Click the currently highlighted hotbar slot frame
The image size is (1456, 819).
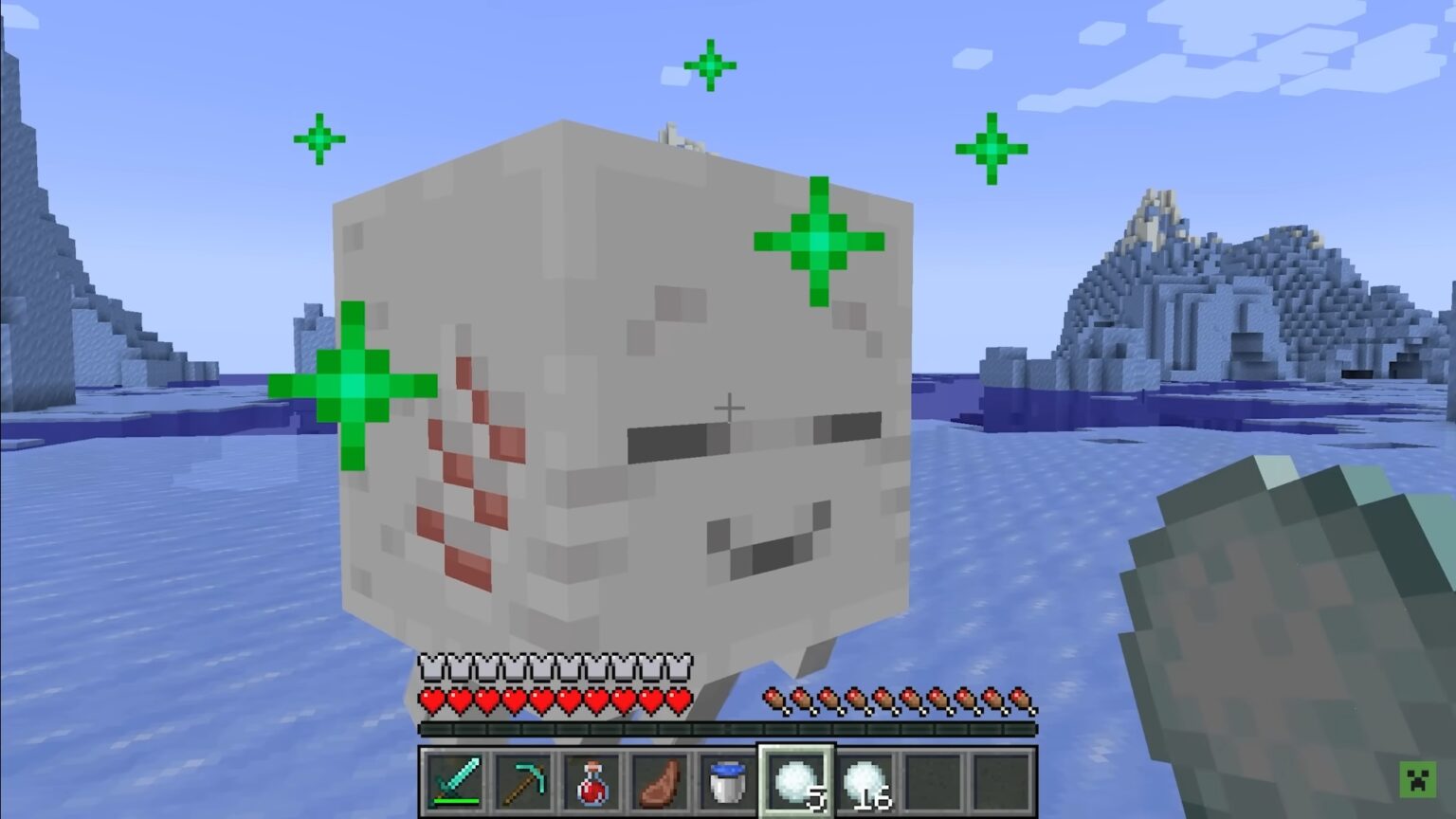794,780
